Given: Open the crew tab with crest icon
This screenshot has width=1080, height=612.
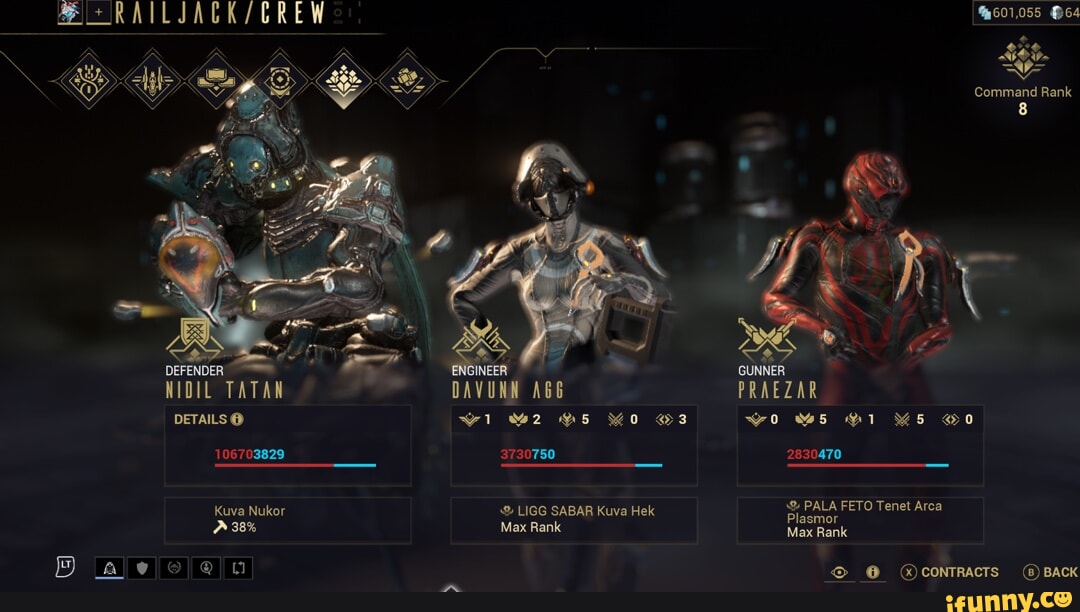Looking at the screenshot, I should pyautogui.click(x=344, y=79).
